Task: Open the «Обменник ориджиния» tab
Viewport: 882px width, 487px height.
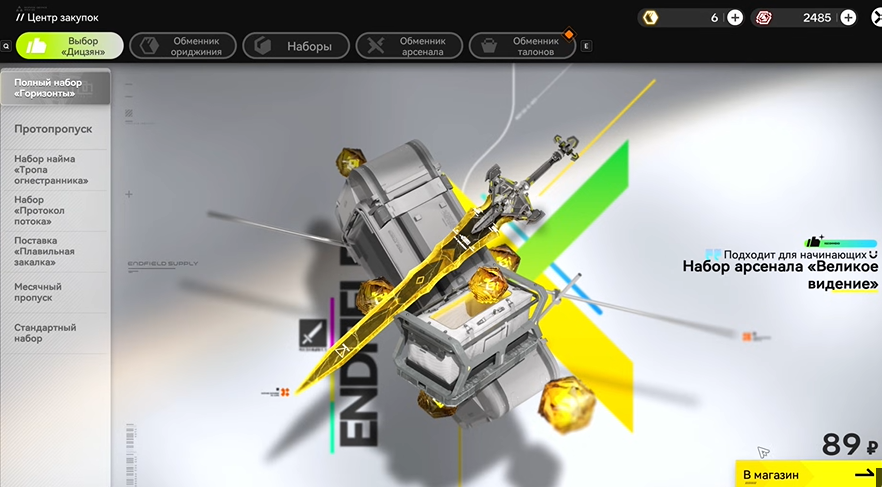Action: (x=183, y=46)
